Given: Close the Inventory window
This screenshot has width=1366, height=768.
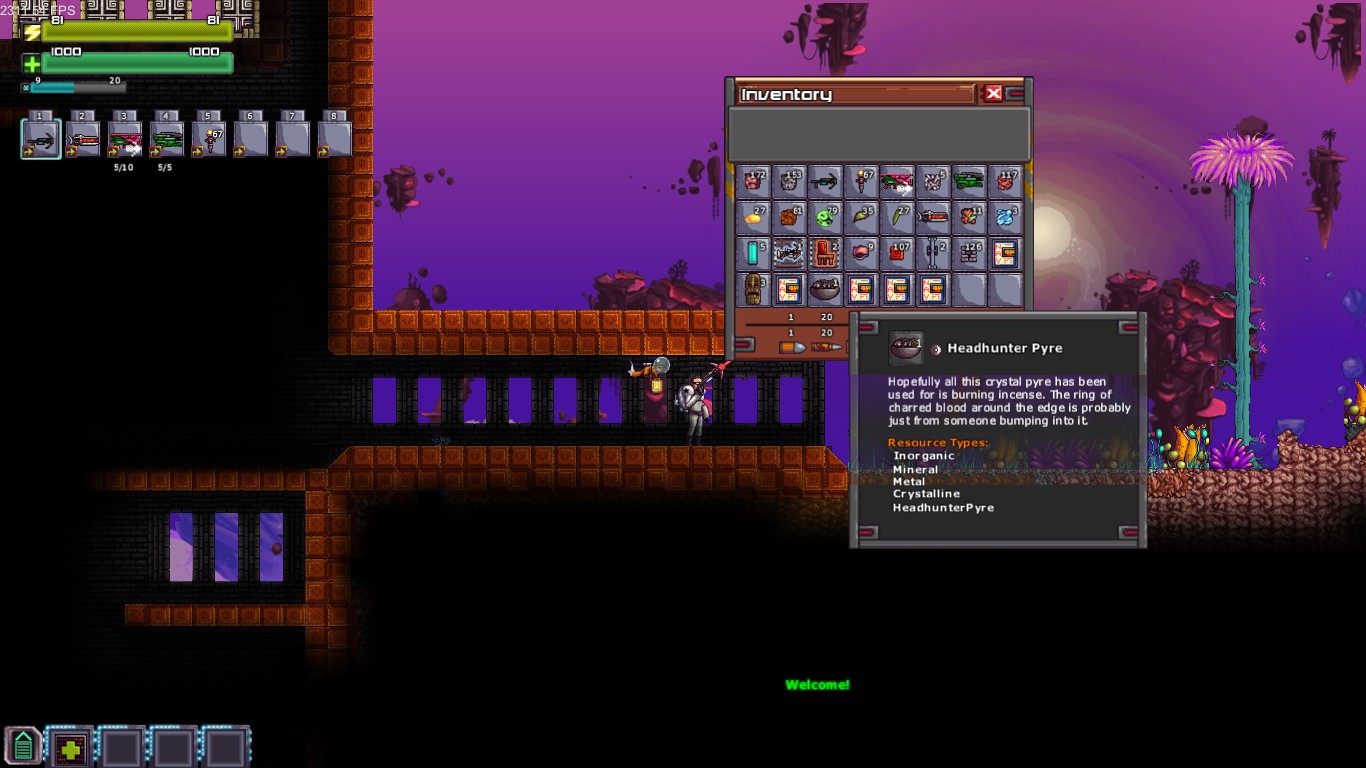Looking at the screenshot, I should coord(993,93).
